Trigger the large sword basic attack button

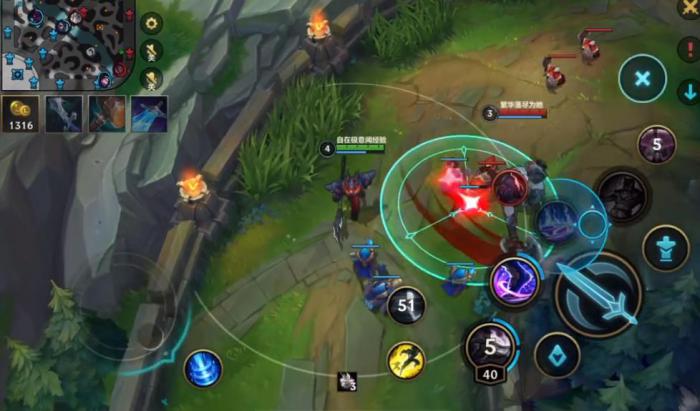pyautogui.click(x=598, y=293)
